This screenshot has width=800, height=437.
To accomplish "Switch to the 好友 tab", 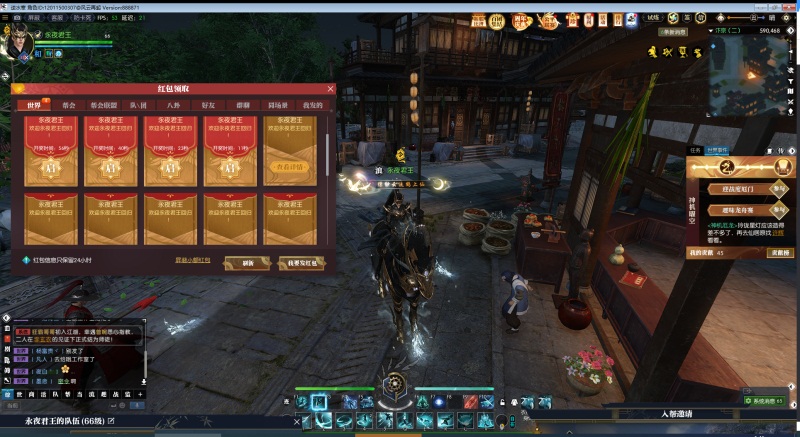I will point(208,104).
